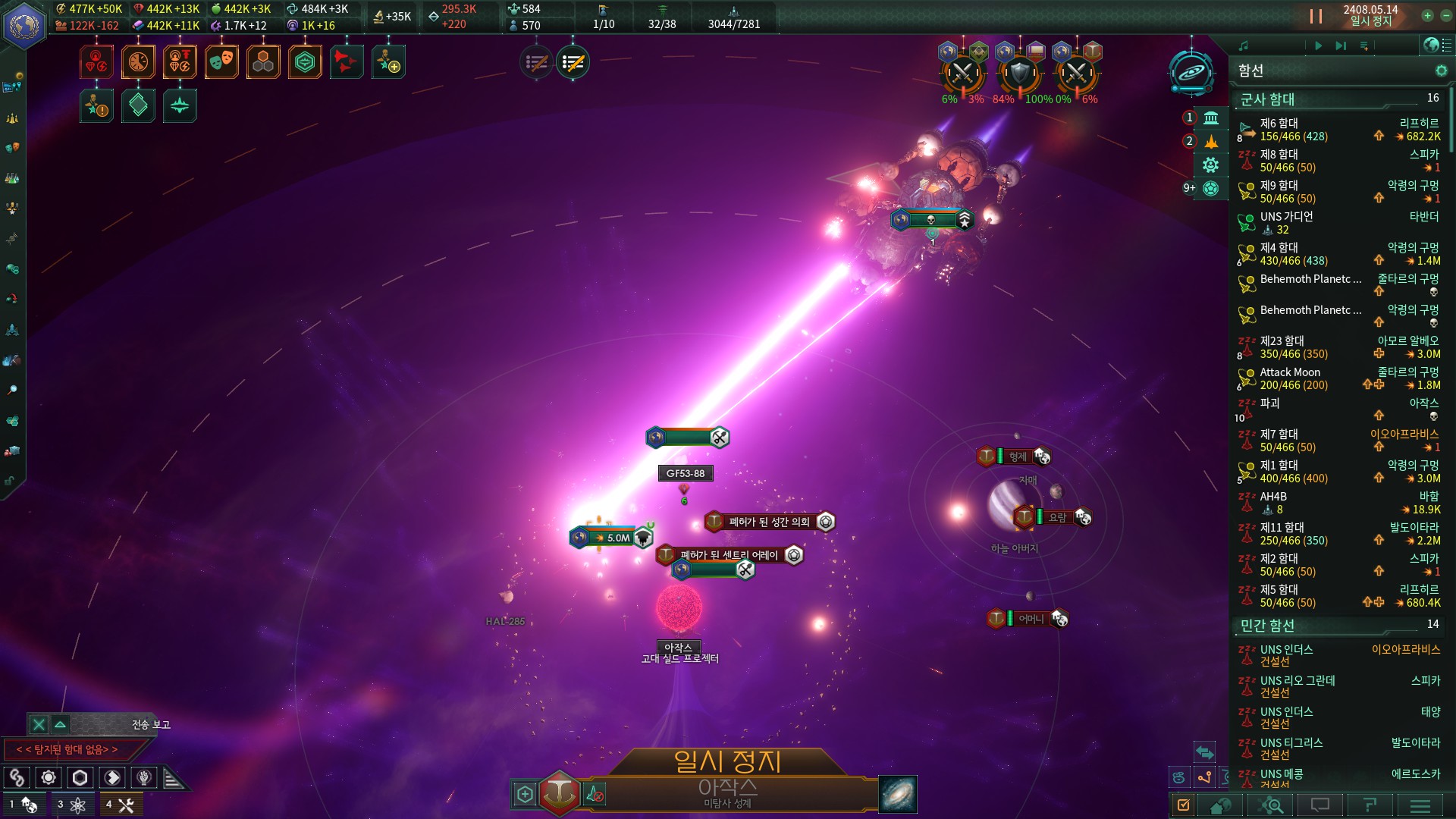Increase game speed with the plus button
Image resolution: width=1456 pixels, height=819 pixels.
(x=1427, y=16)
